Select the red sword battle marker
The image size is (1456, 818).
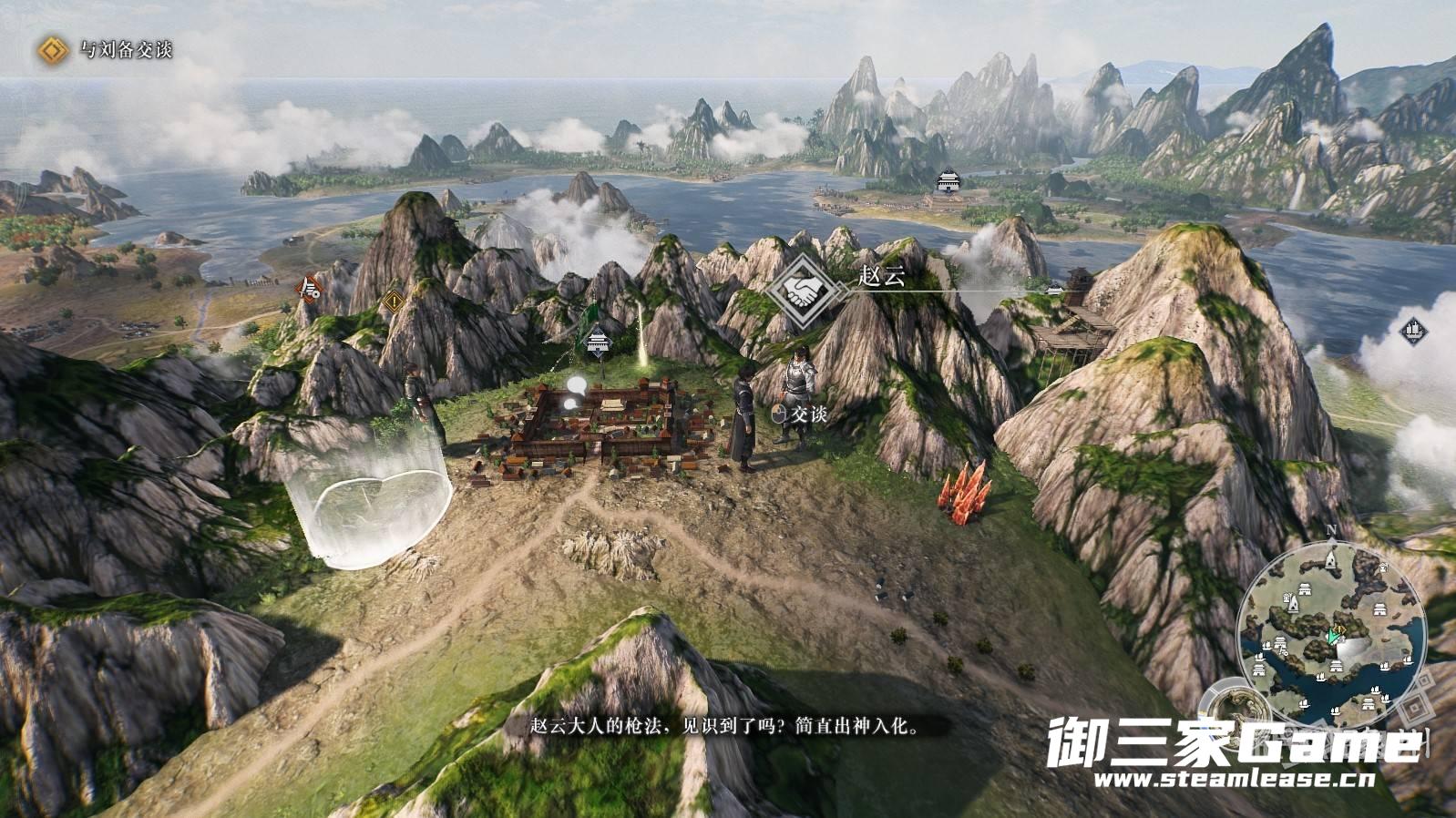[311, 288]
